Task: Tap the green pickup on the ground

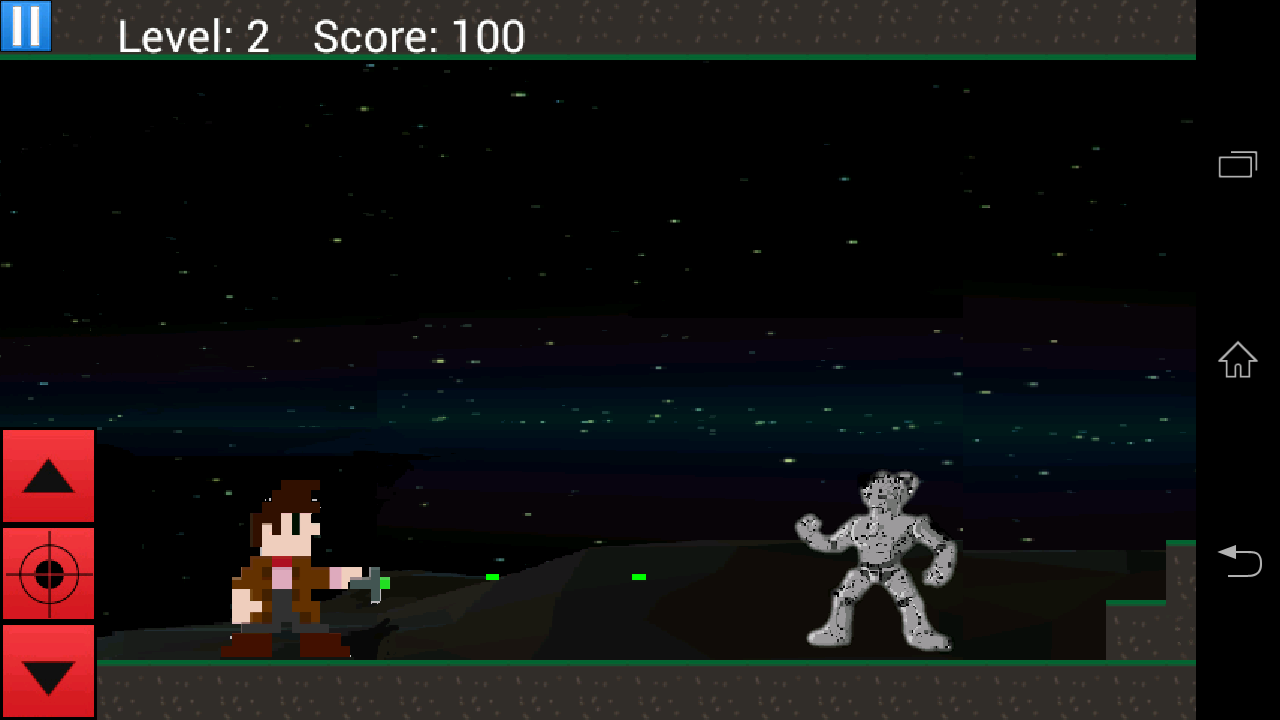Action: [492, 578]
